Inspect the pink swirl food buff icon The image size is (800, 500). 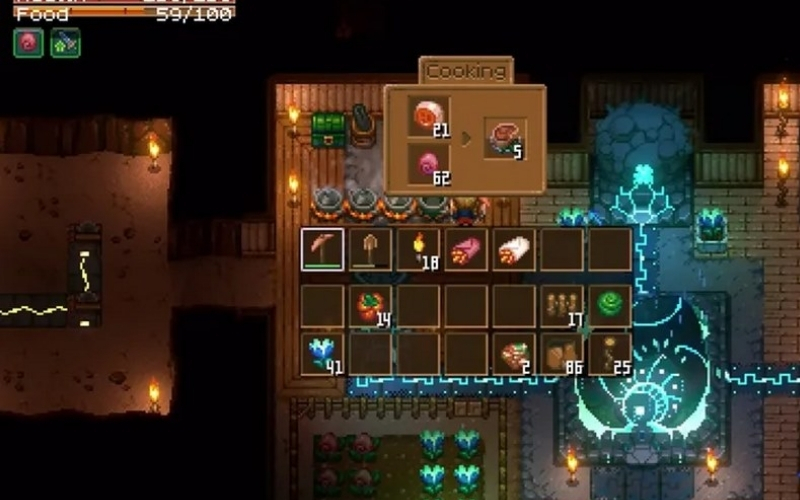[28, 43]
